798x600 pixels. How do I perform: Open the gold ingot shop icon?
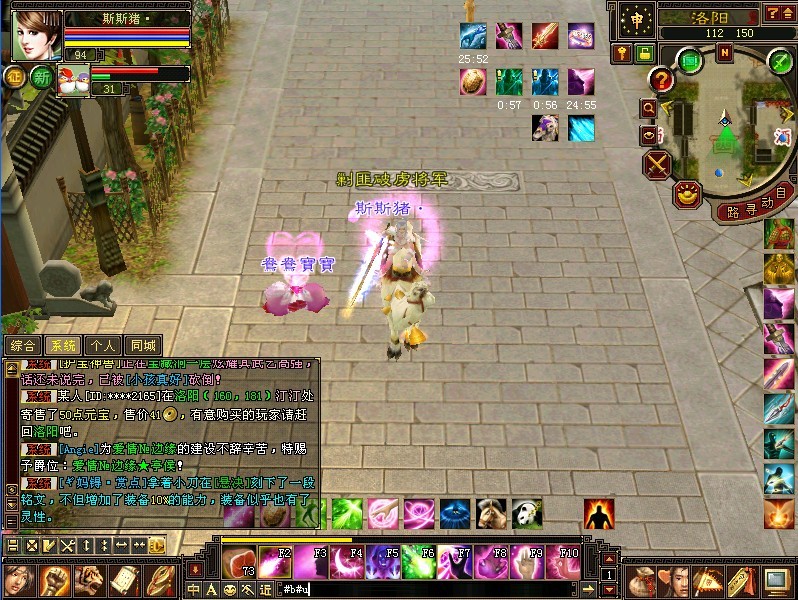(688, 193)
